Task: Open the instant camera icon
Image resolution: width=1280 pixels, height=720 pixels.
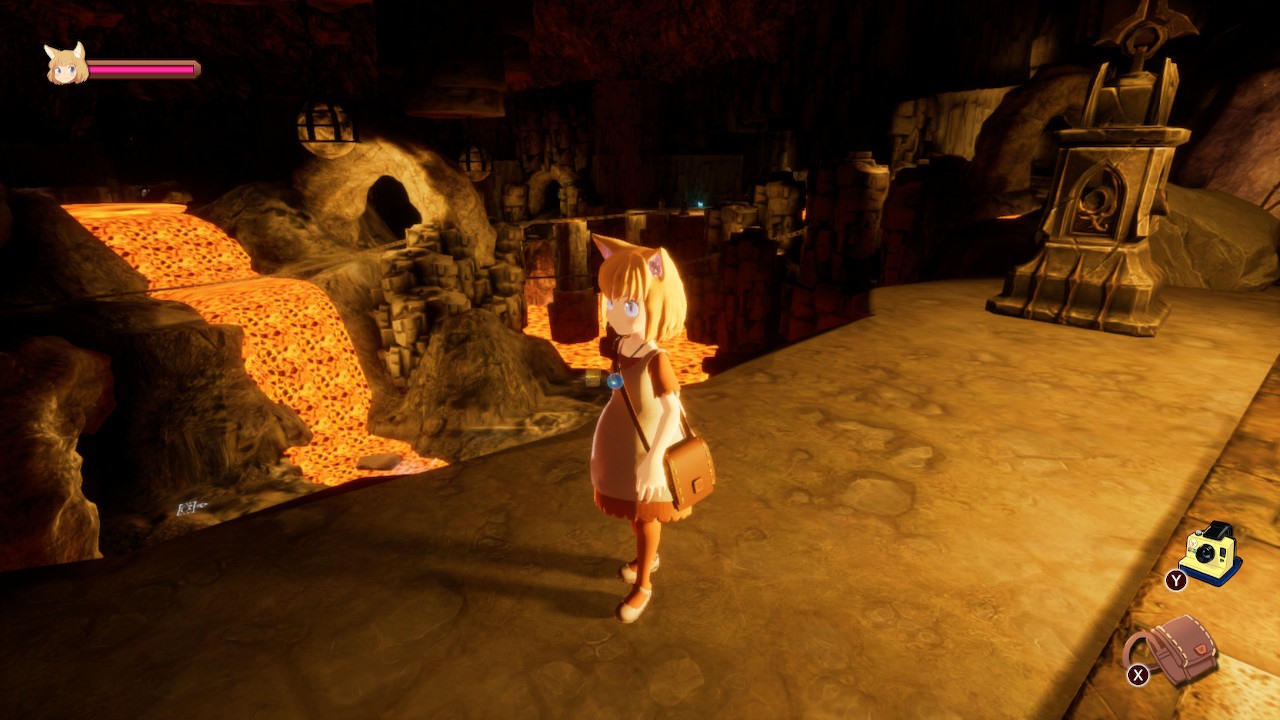Action: (x=1212, y=552)
